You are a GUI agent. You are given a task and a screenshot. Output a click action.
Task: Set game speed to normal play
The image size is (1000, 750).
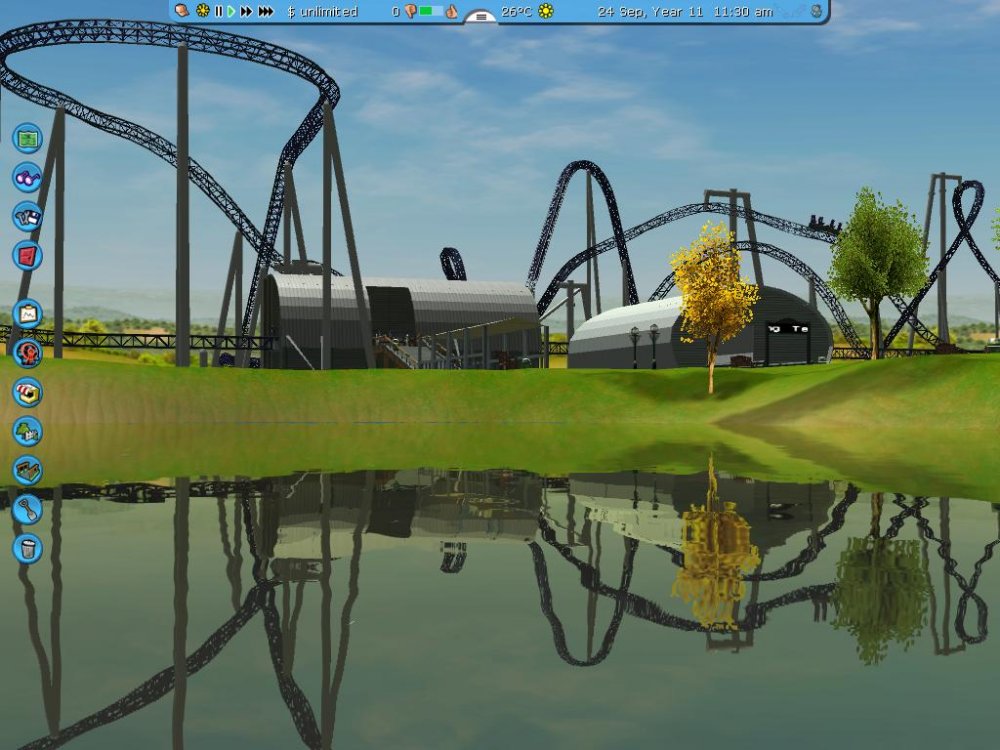tap(231, 11)
